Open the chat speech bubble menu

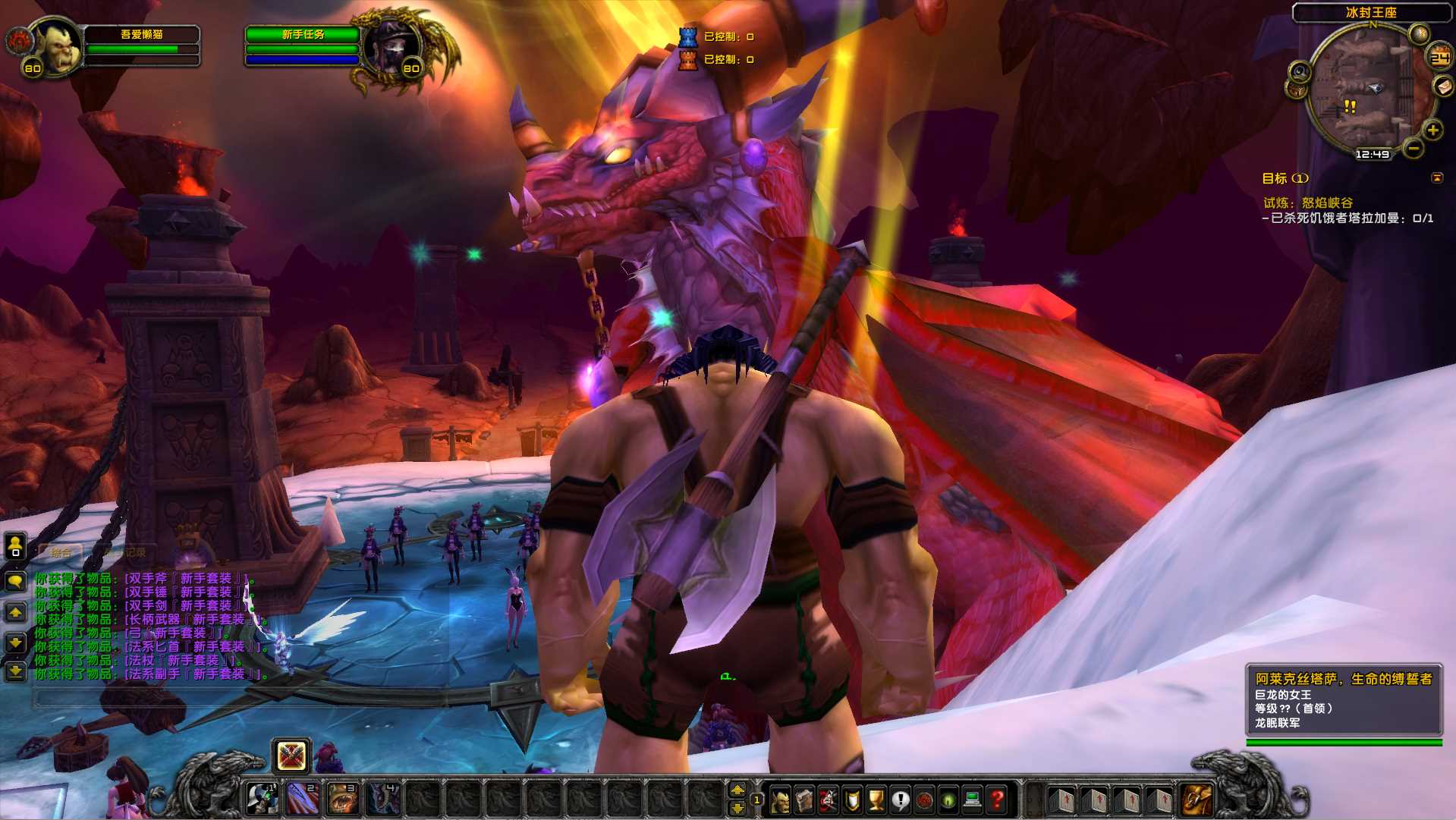click(15, 582)
